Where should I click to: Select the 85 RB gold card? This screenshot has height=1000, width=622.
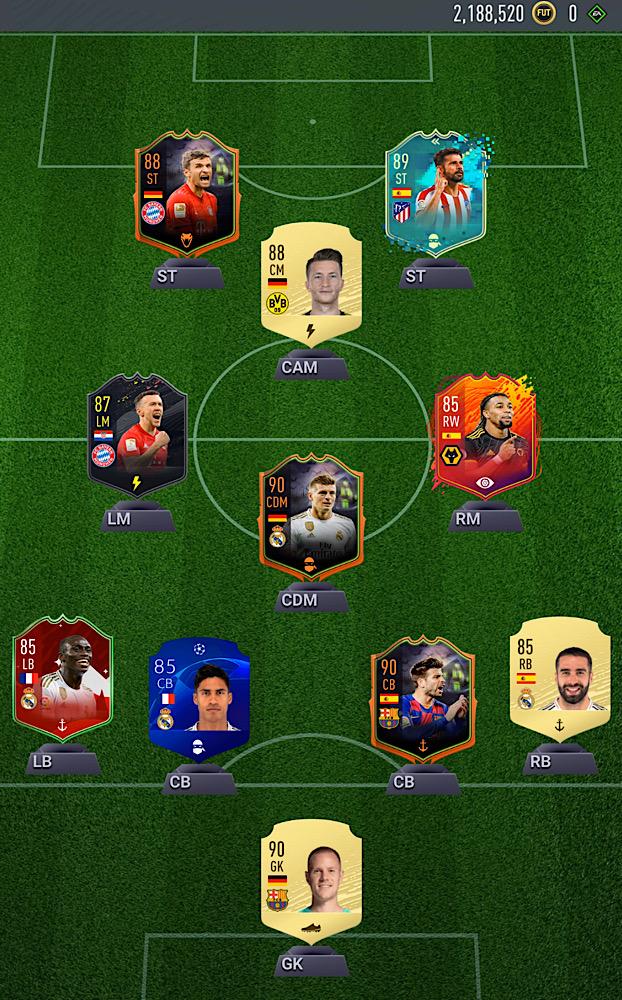(x=560, y=680)
